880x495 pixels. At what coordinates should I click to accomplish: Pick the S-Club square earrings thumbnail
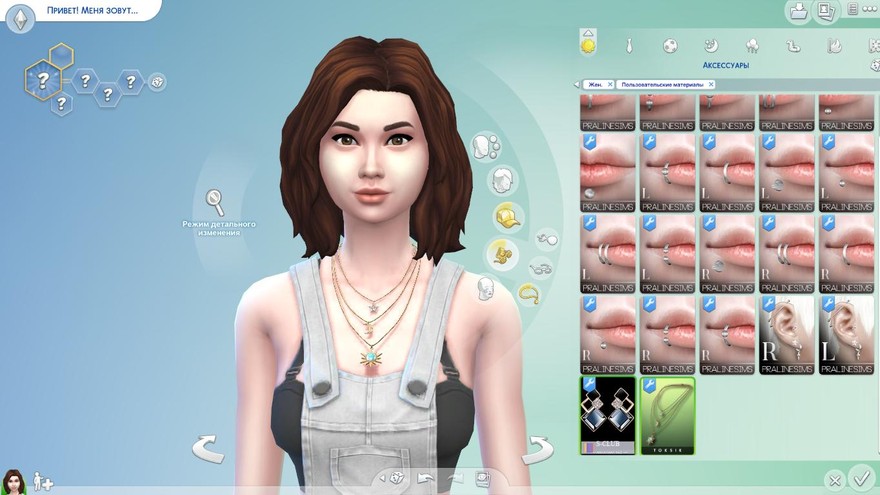pos(608,415)
